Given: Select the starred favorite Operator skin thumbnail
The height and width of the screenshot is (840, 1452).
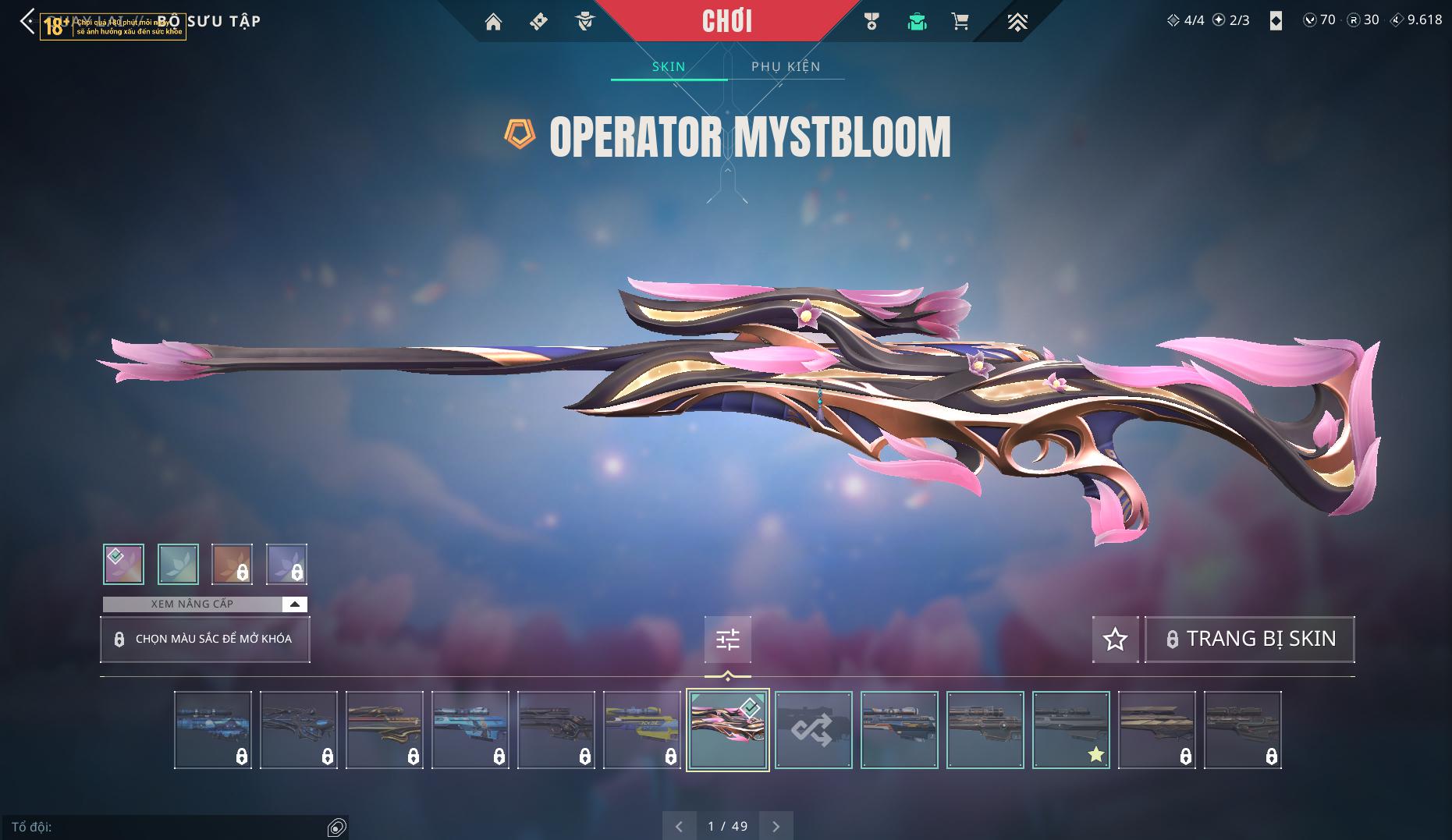Looking at the screenshot, I should coord(1070,730).
